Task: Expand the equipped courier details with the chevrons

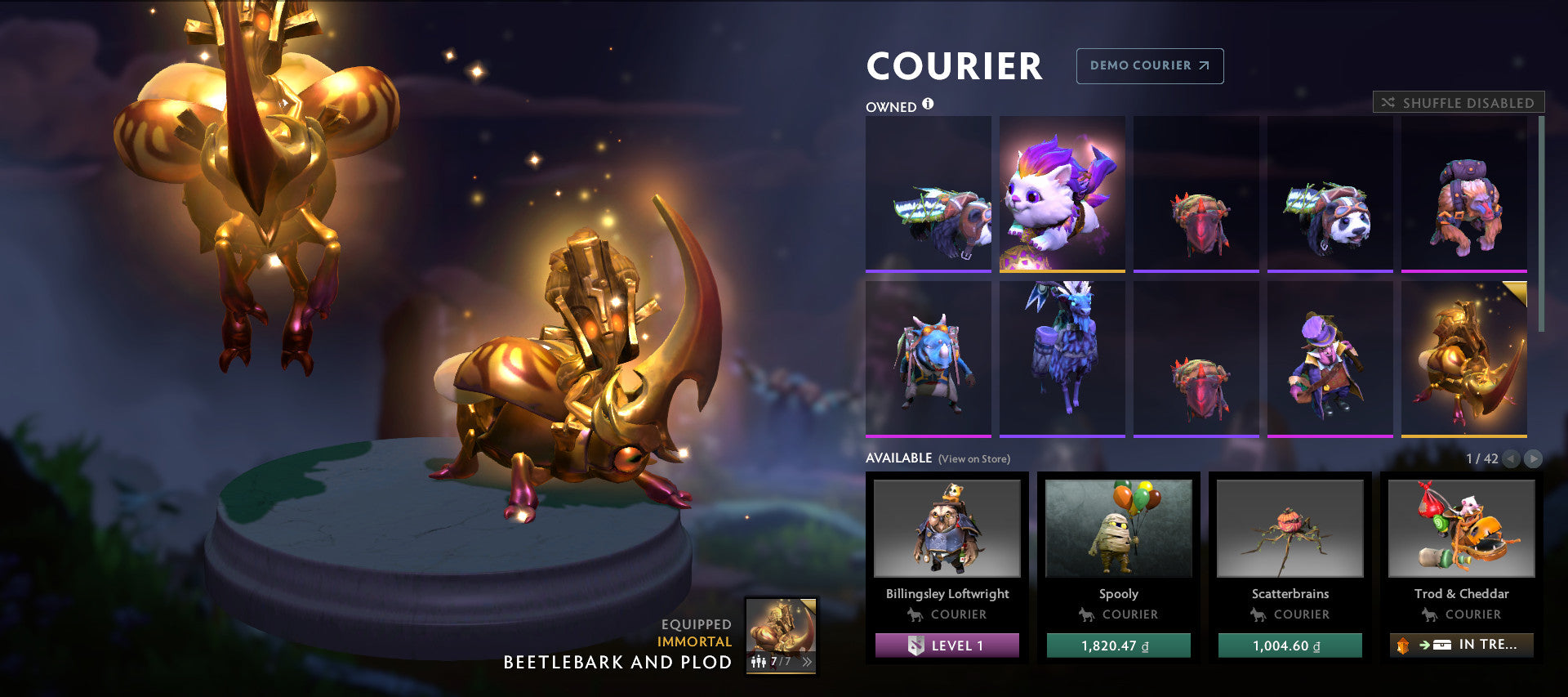Action: [x=807, y=661]
